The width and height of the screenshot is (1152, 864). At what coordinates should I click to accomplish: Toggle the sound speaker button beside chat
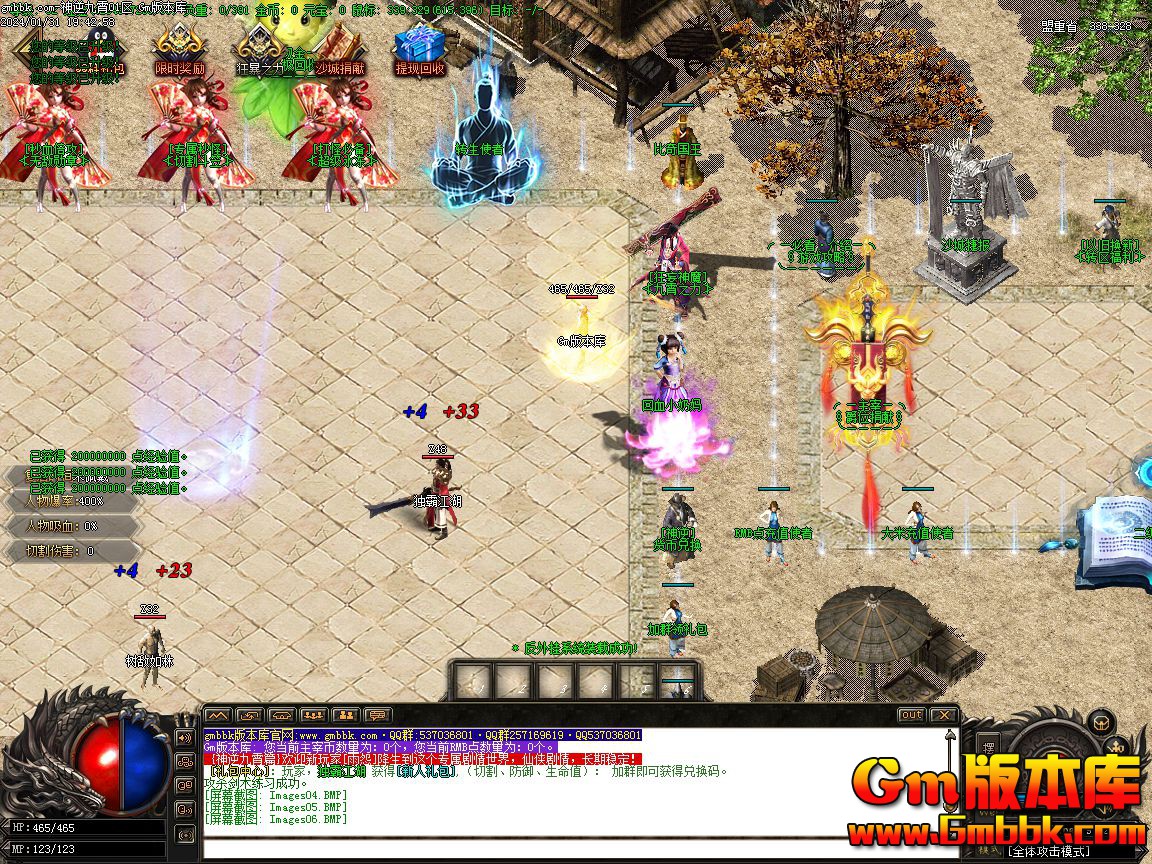point(185,738)
